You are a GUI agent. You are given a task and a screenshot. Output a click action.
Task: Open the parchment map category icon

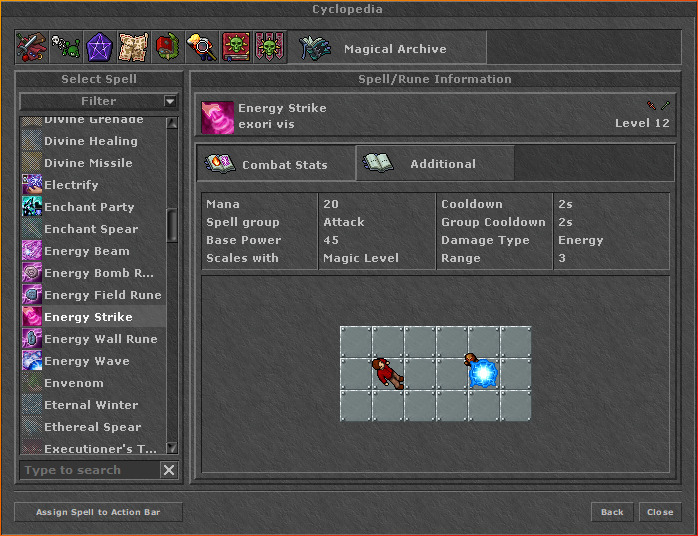point(134,47)
